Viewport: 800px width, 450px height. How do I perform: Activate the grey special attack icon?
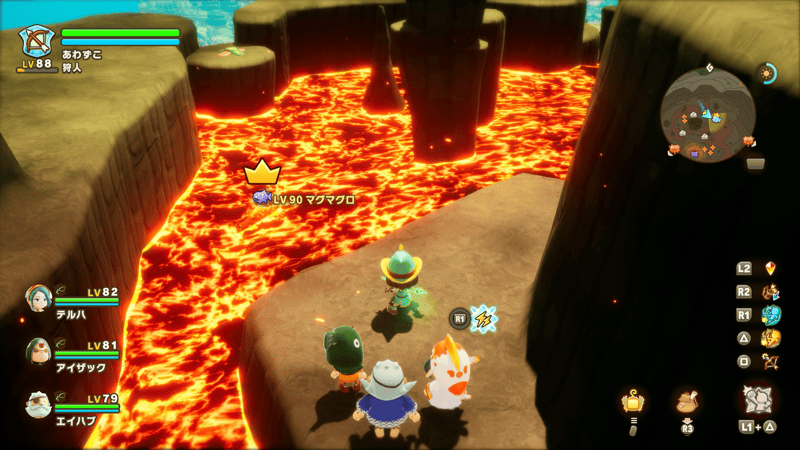[757, 399]
